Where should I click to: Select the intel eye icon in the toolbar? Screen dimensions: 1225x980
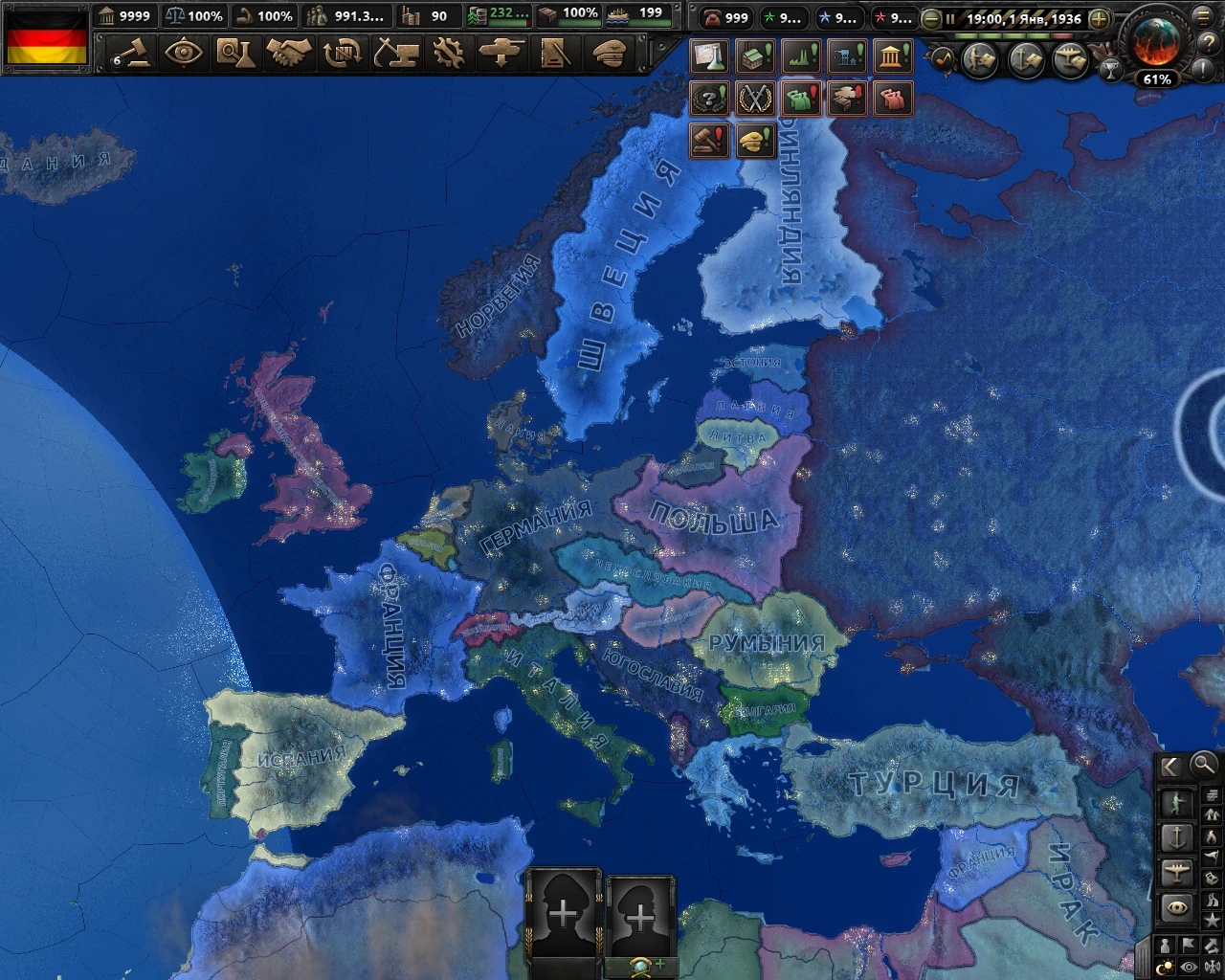(185, 56)
